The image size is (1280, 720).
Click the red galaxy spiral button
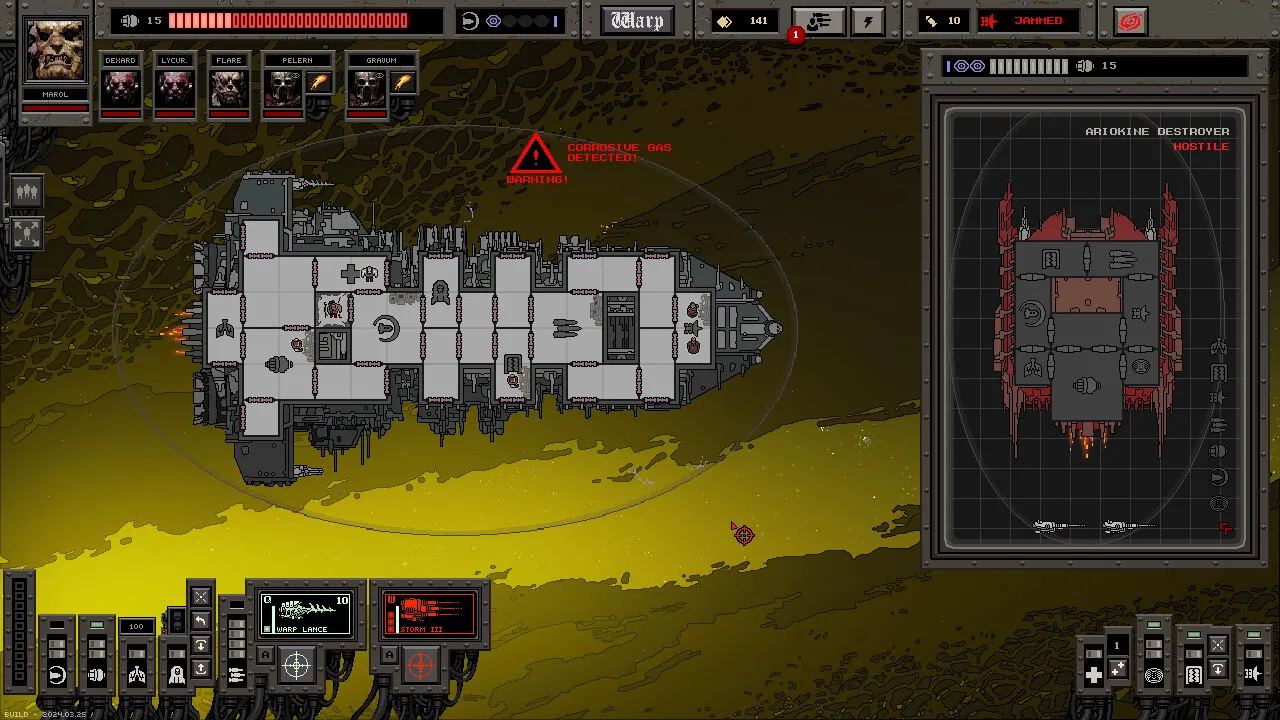1130,21
